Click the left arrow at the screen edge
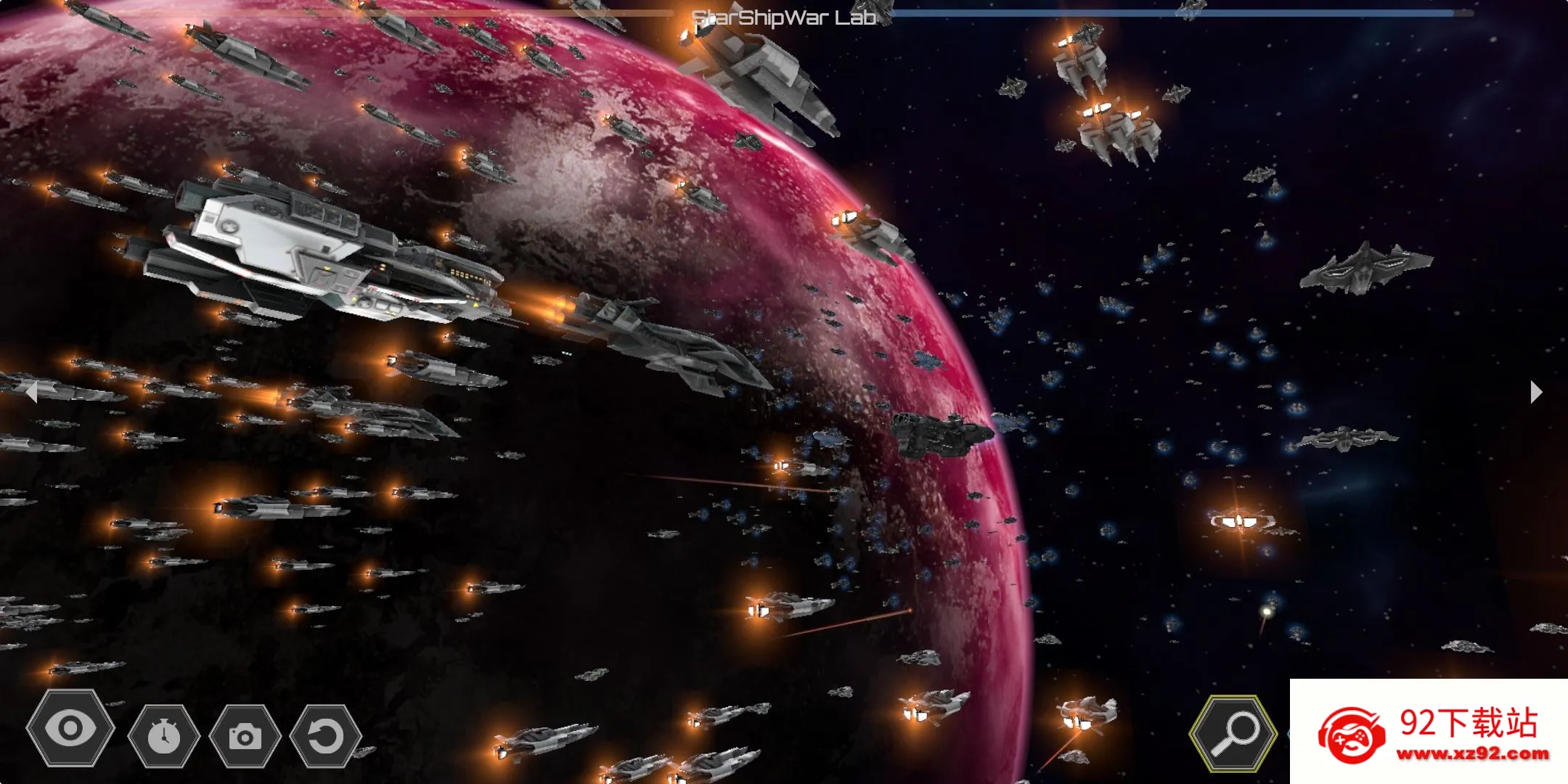The image size is (1568, 784). (x=31, y=392)
